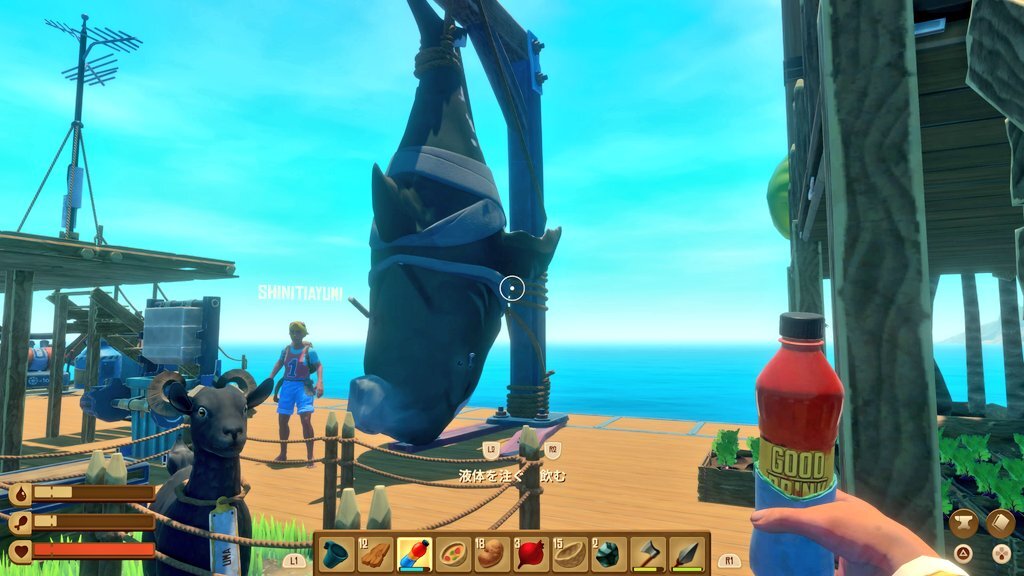Choose the red bottle hotbar slot

coord(414,553)
